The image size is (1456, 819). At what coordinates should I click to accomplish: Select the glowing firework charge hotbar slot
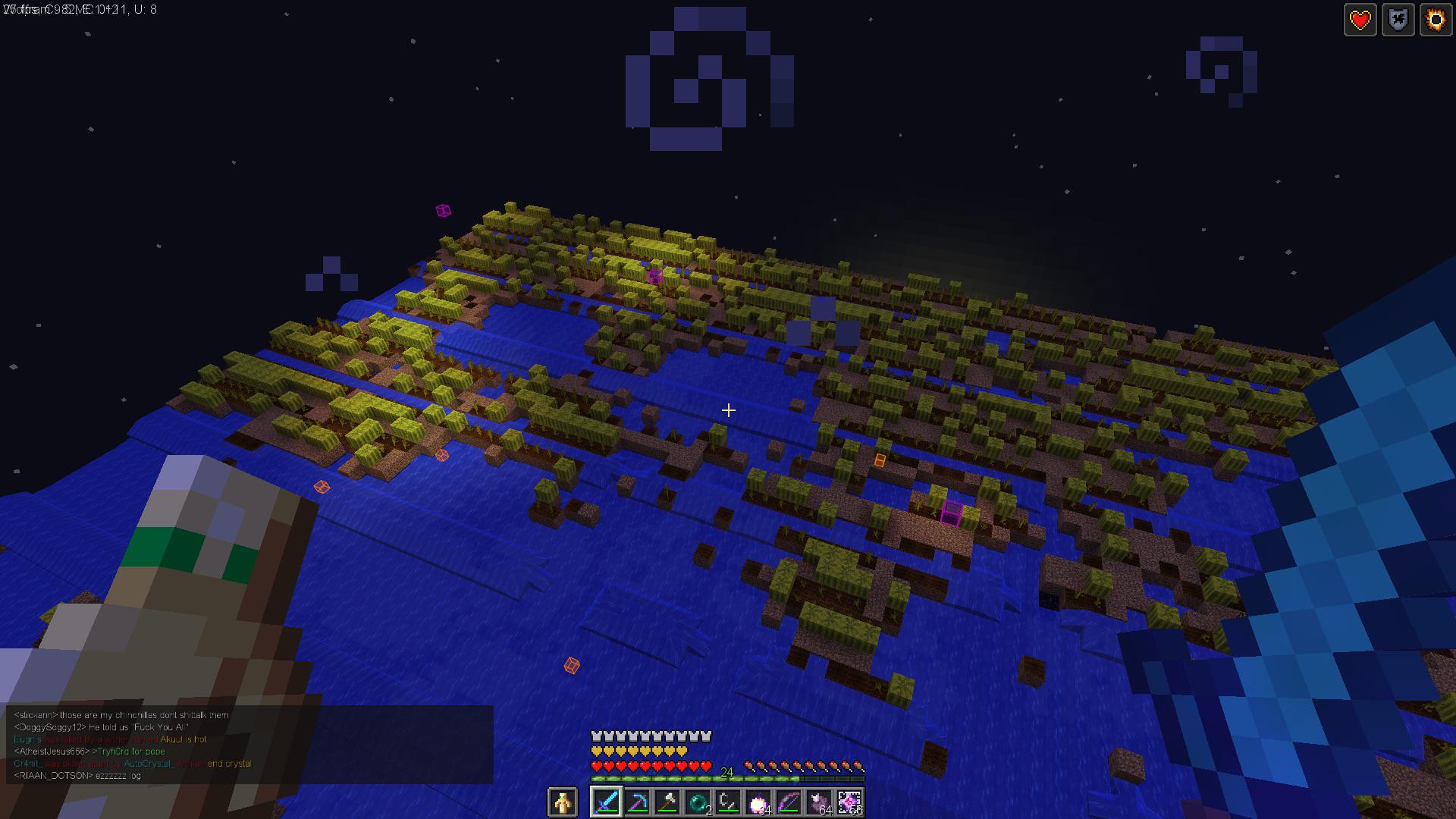coord(758,803)
